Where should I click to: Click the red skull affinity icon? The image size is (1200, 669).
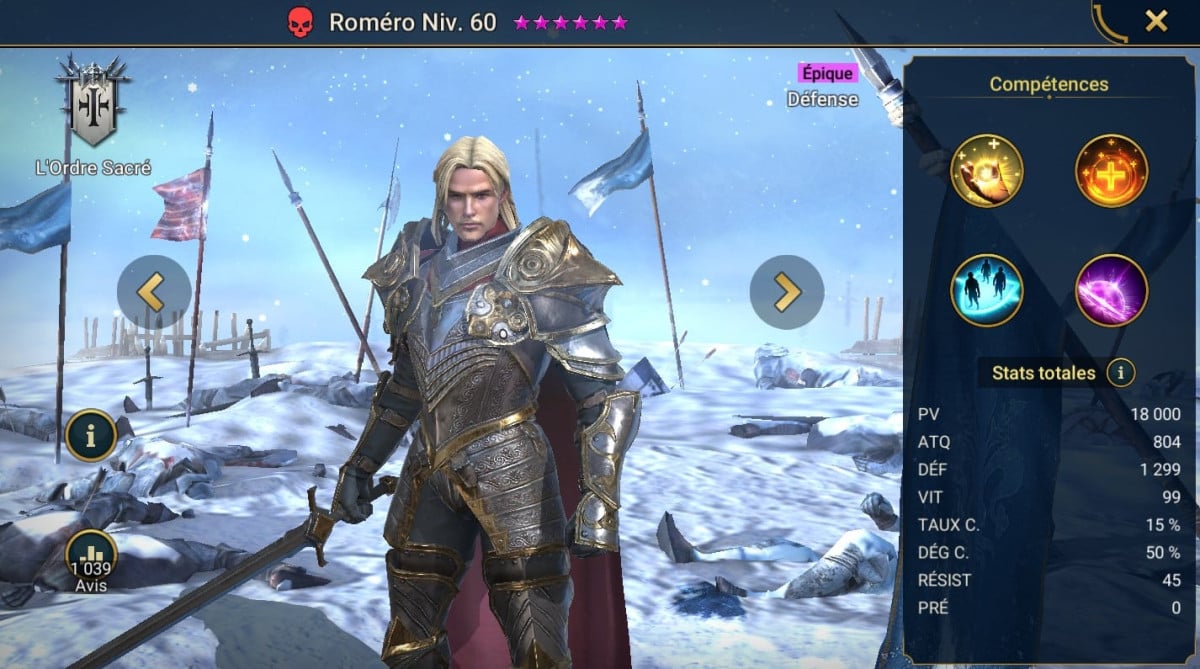[300, 22]
